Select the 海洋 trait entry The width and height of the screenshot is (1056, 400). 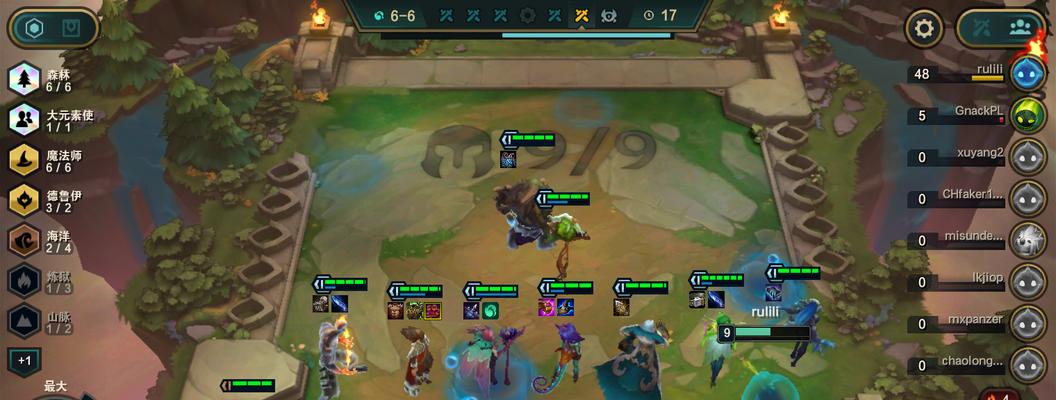[50, 241]
